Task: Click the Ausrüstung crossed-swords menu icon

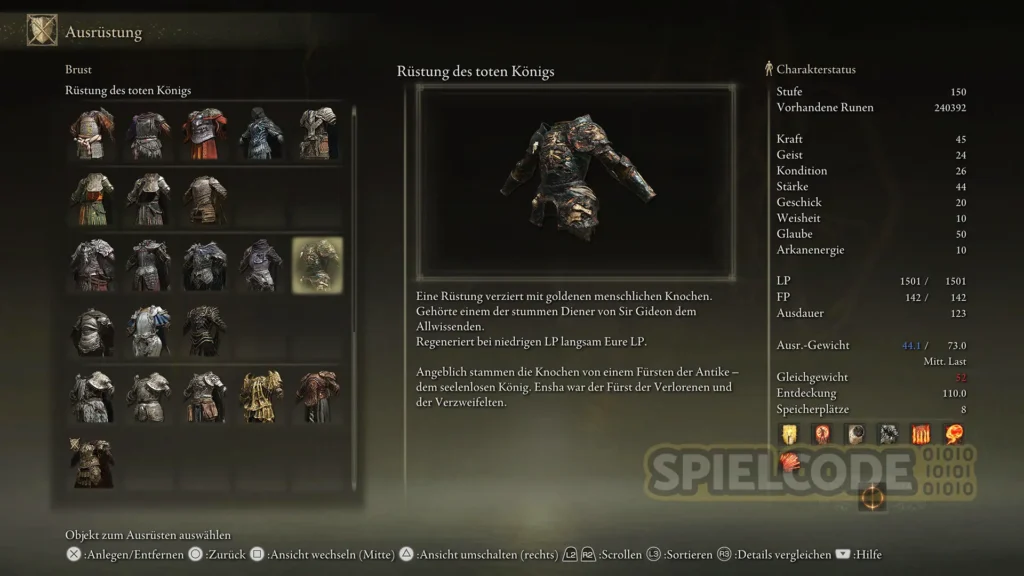Action: click(x=41, y=31)
